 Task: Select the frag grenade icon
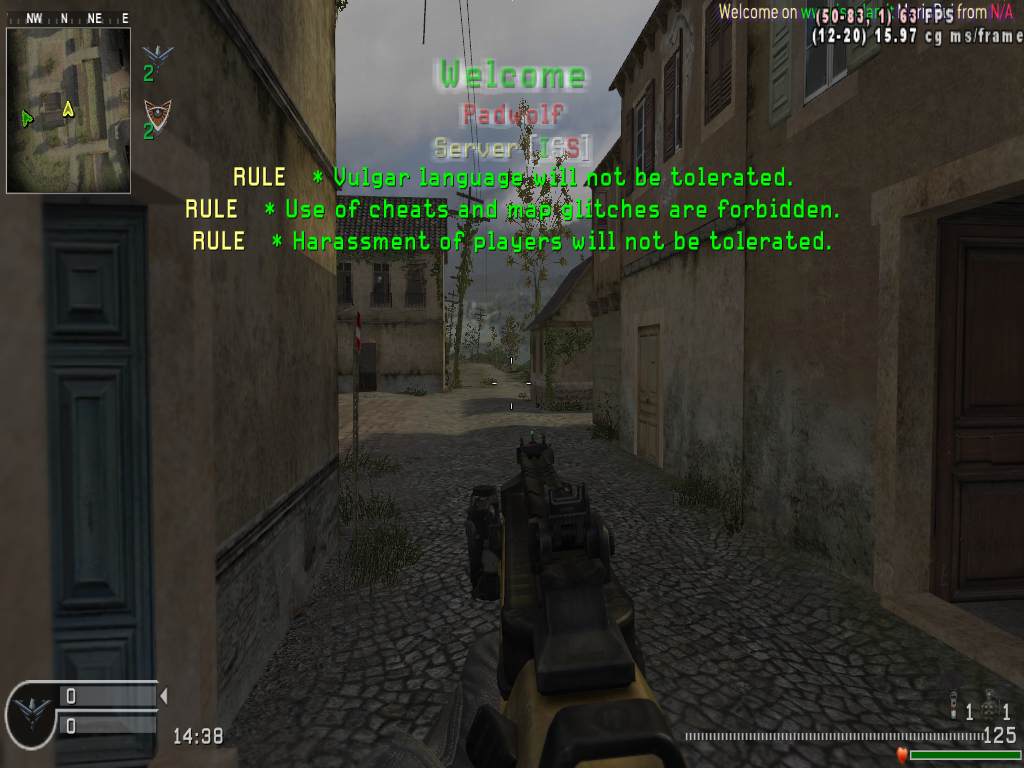pyautogui.click(x=991, y=708)
